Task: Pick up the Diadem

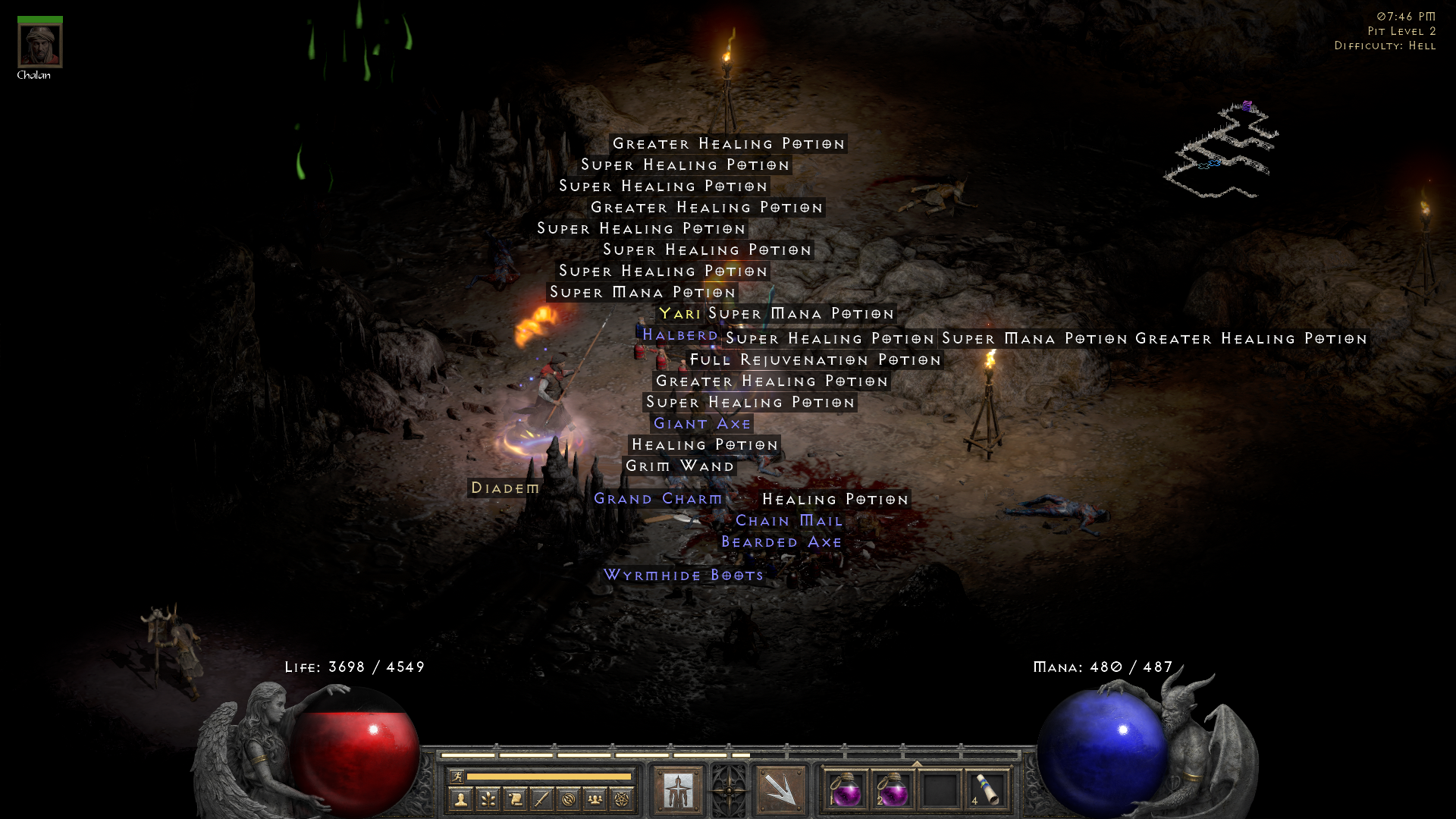Action: tap(504, 488)
